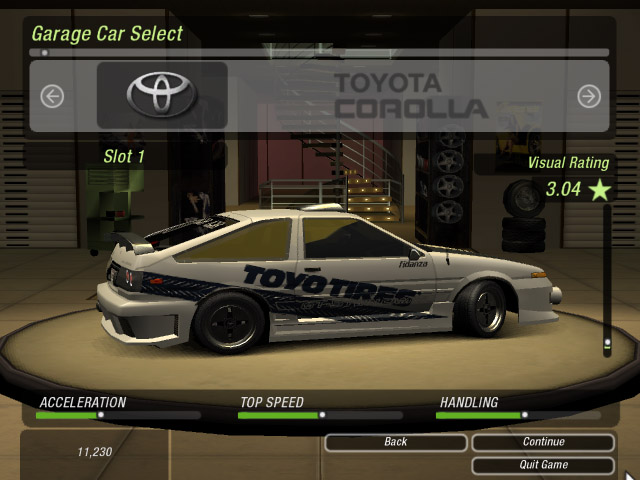Select the Toyota Corolla car banner

pyautogui.click(x=320, y=96)
